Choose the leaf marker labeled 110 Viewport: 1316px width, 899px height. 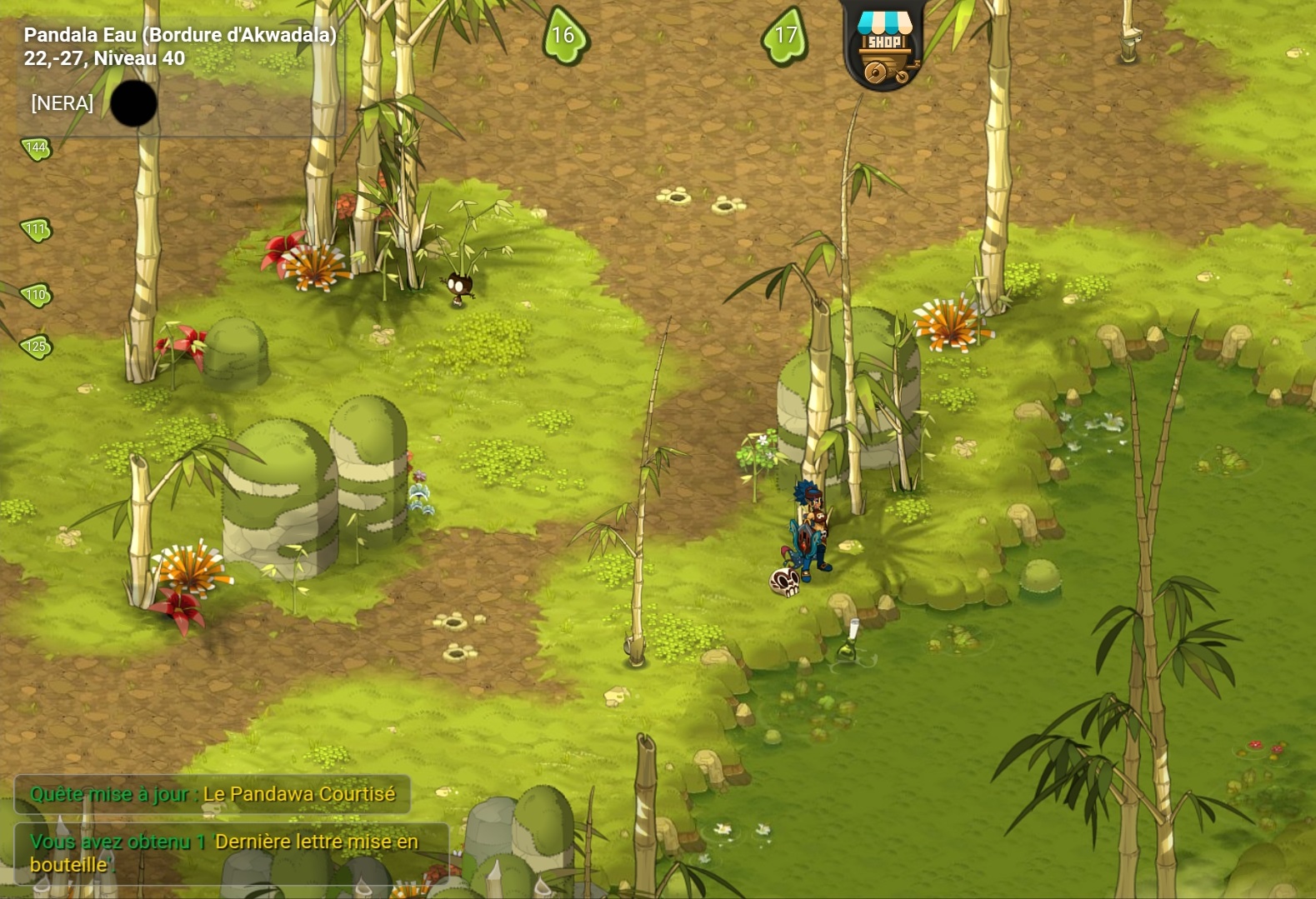pos(36,295)
